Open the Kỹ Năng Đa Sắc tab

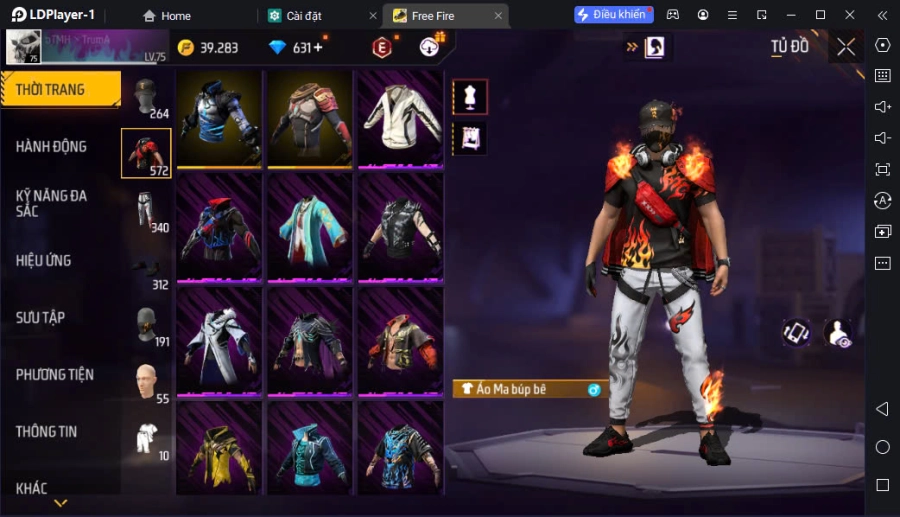51,203
